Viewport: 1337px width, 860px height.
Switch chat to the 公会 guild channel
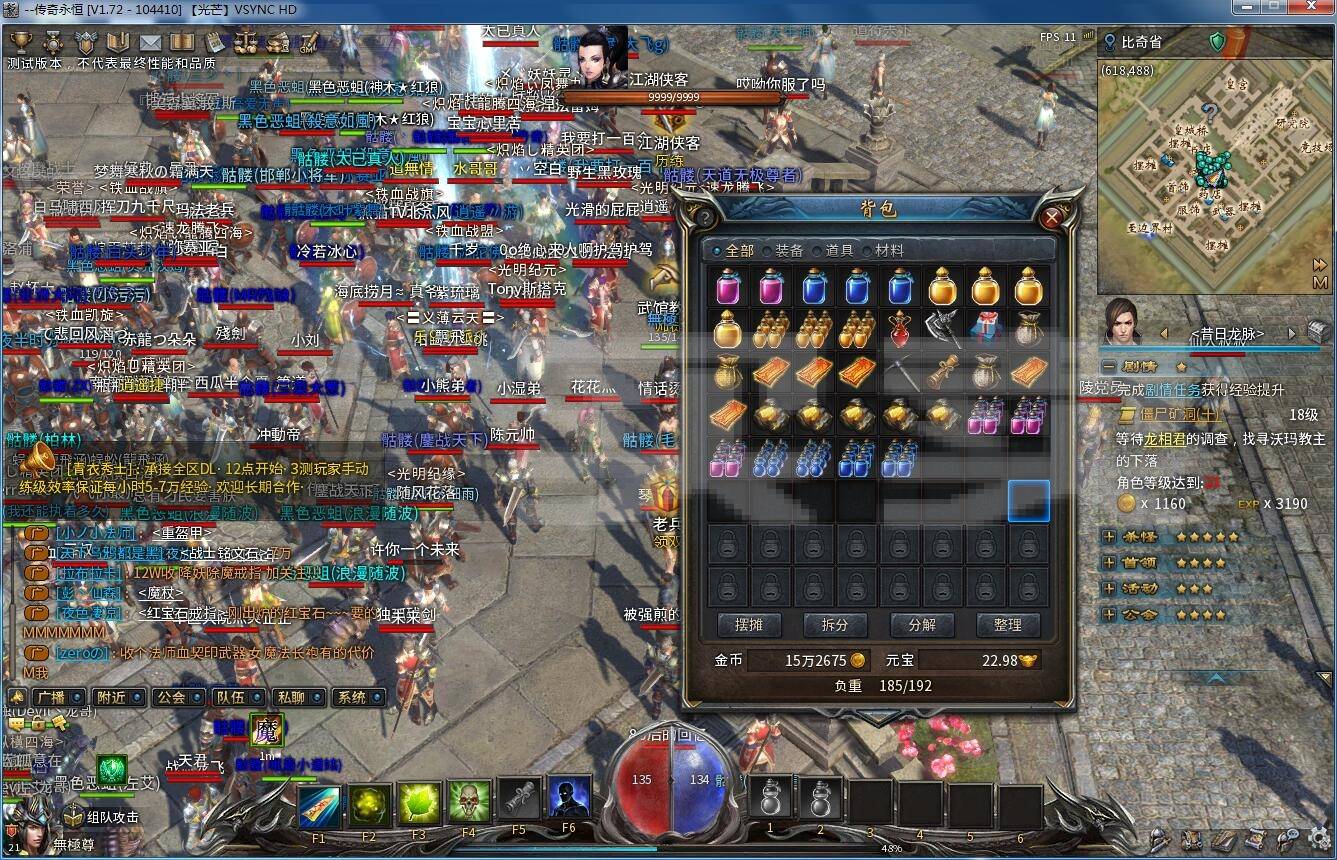point(172,697)
